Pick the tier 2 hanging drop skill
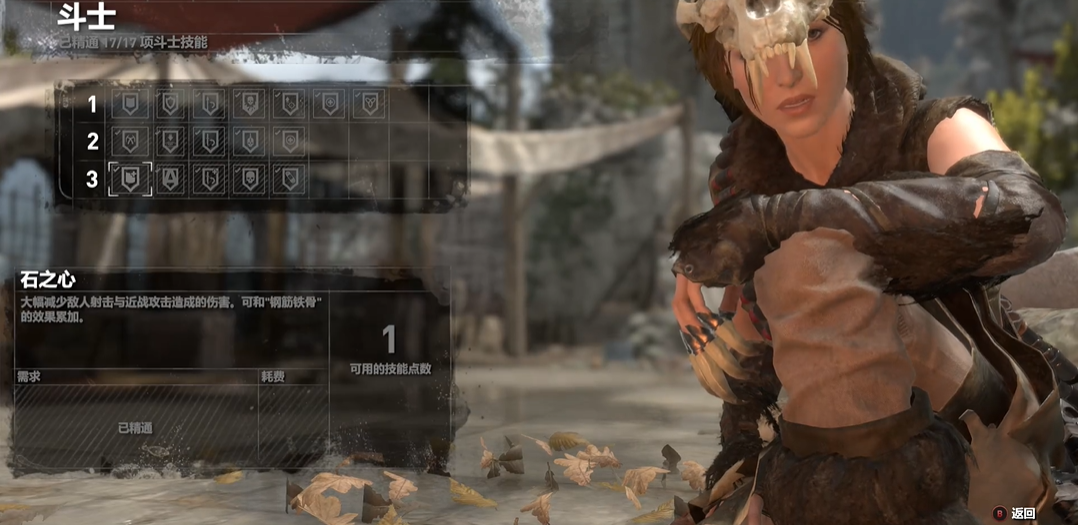The width and height of the screenshot is (1078, 525). click(249, 140)
